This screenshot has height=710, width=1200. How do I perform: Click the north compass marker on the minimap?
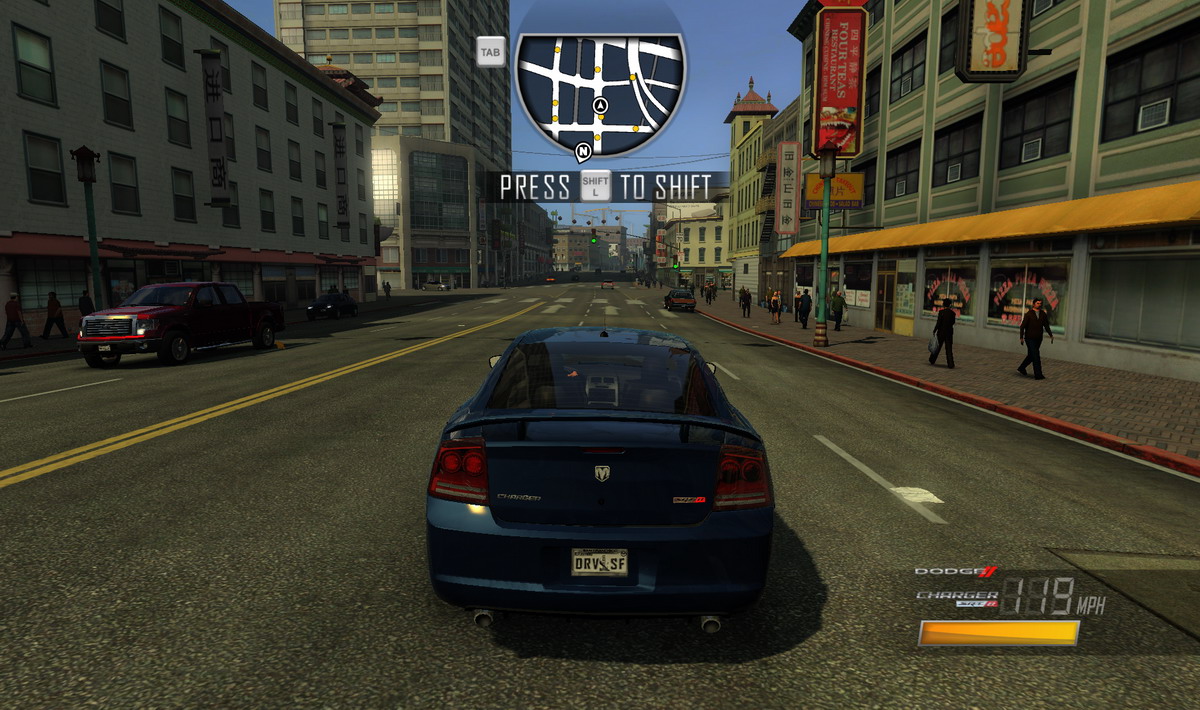tap(583, 151)
